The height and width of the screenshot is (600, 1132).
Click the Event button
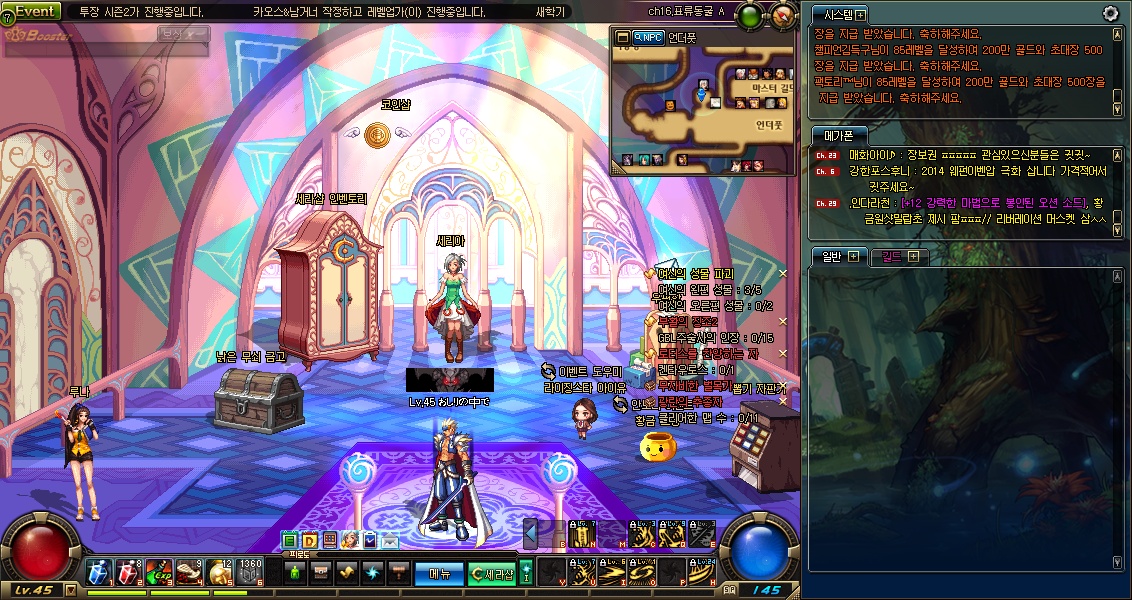click(x=38, y=11)
